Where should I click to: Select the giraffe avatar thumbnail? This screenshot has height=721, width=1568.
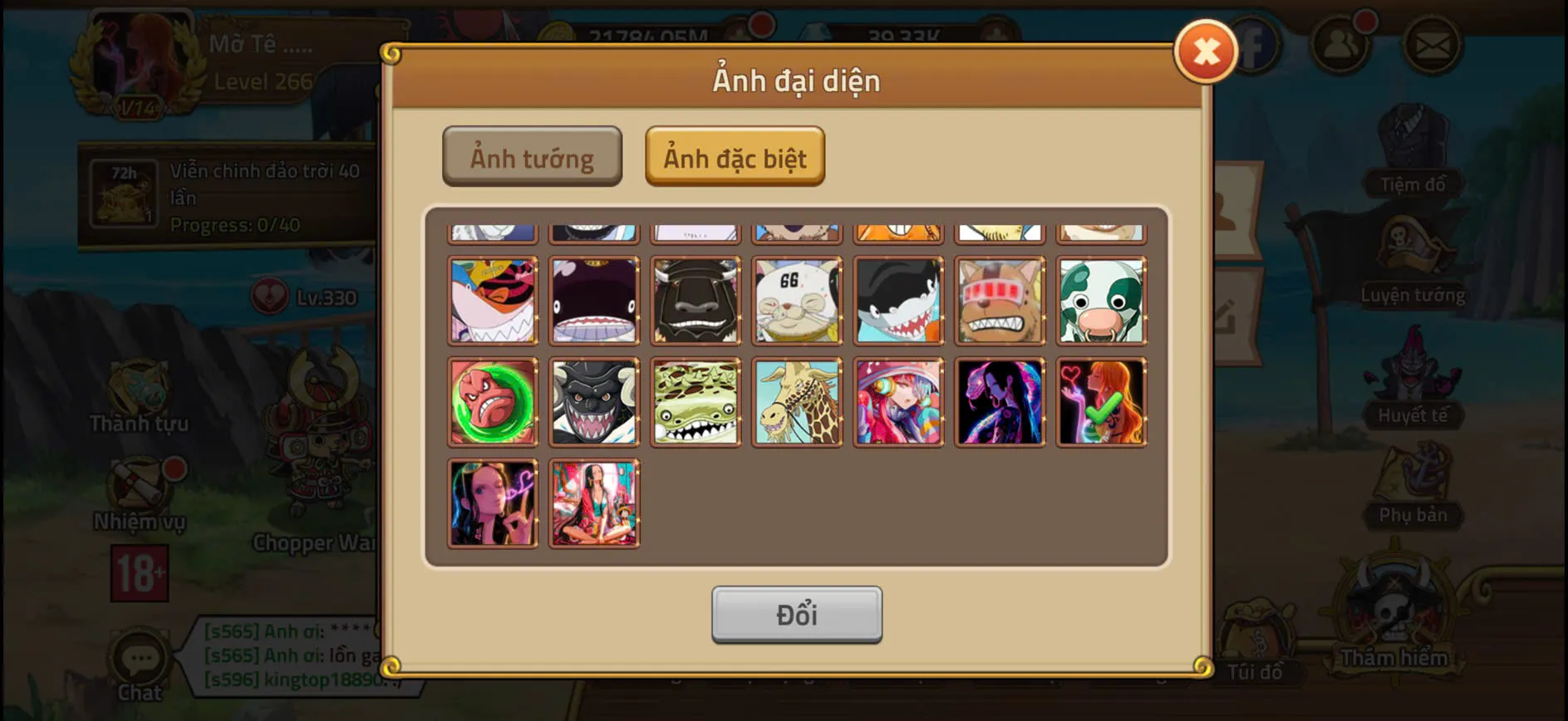pyautogui.click(x=797, y=403)
